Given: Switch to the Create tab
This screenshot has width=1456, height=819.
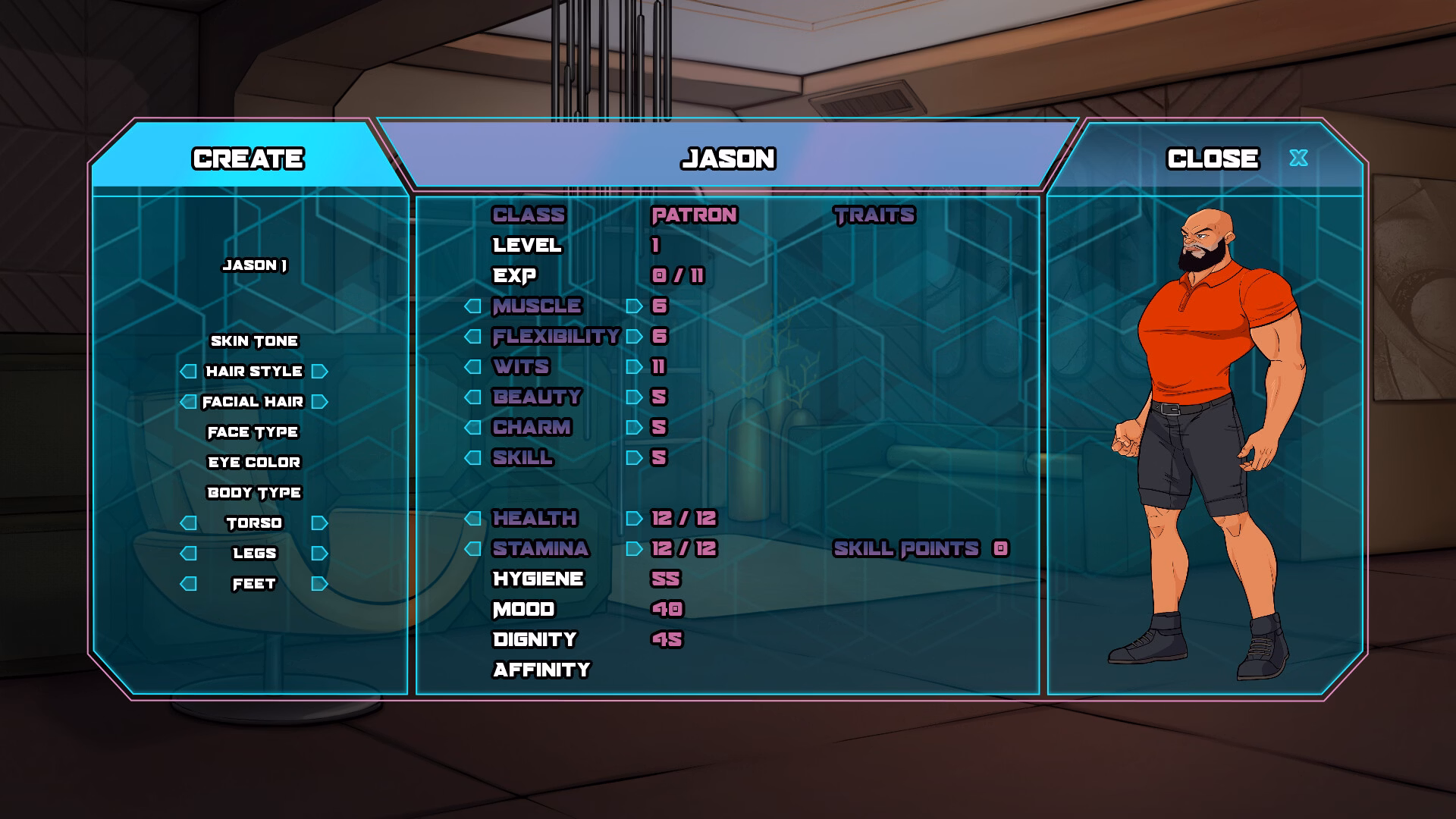Looking at the screenshot, I should (x=249, y=159).
